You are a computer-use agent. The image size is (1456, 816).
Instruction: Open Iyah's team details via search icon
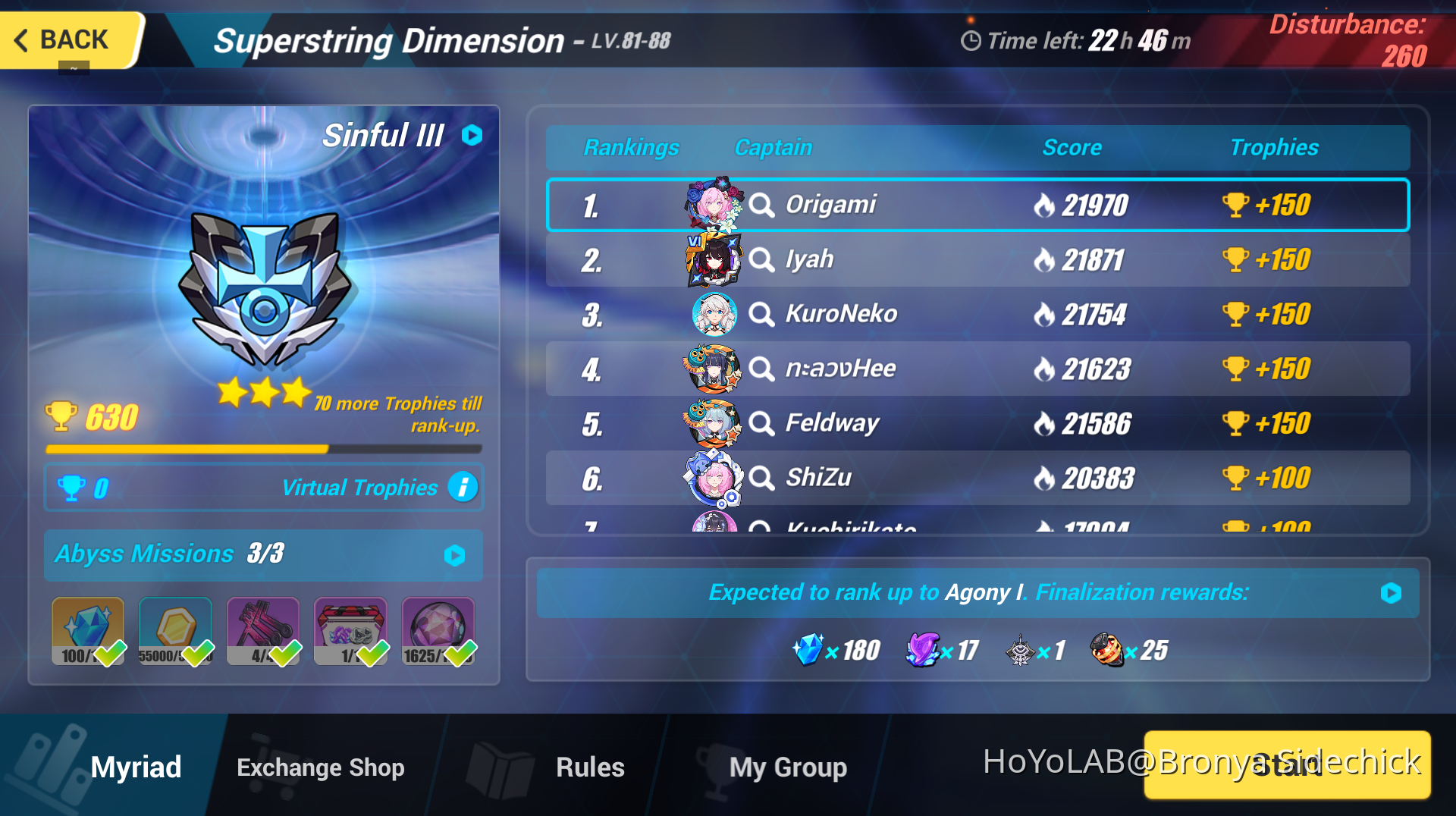pos(761,259)
